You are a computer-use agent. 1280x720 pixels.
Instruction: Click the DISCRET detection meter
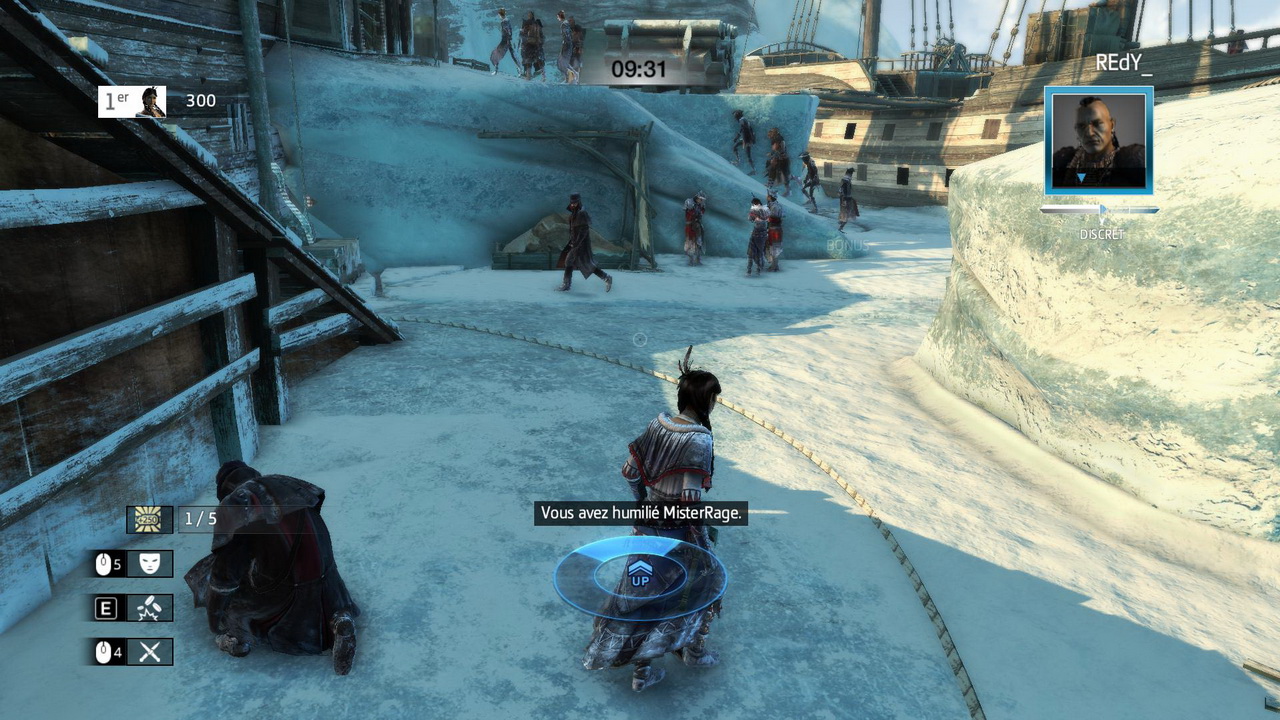(x=1100, y=210)
